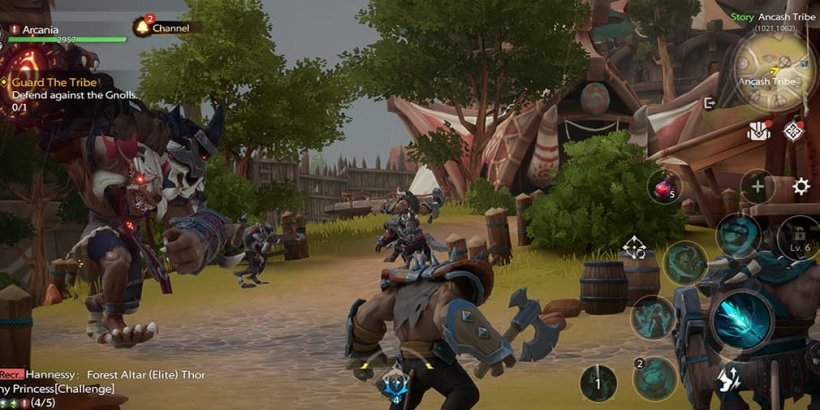Open the diamond-shaped icon with red dot

click(794, 130)
